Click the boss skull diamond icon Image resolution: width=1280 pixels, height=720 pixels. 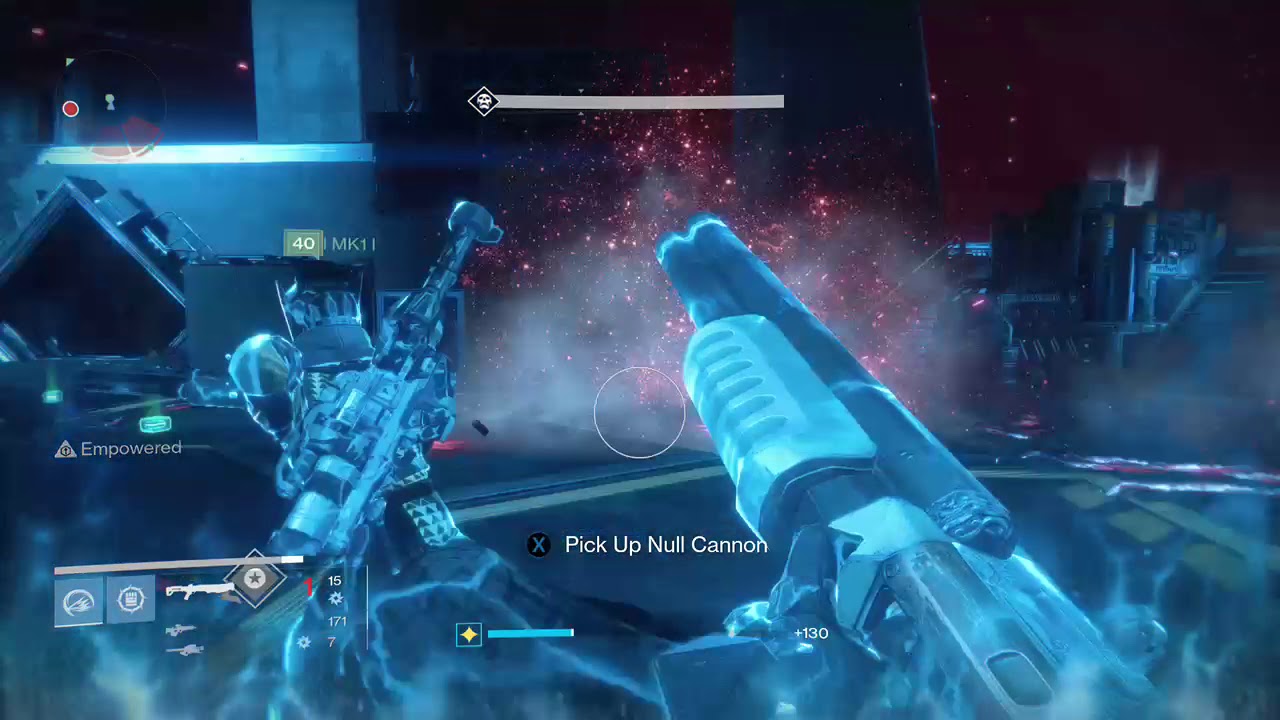tap(484, 101)
